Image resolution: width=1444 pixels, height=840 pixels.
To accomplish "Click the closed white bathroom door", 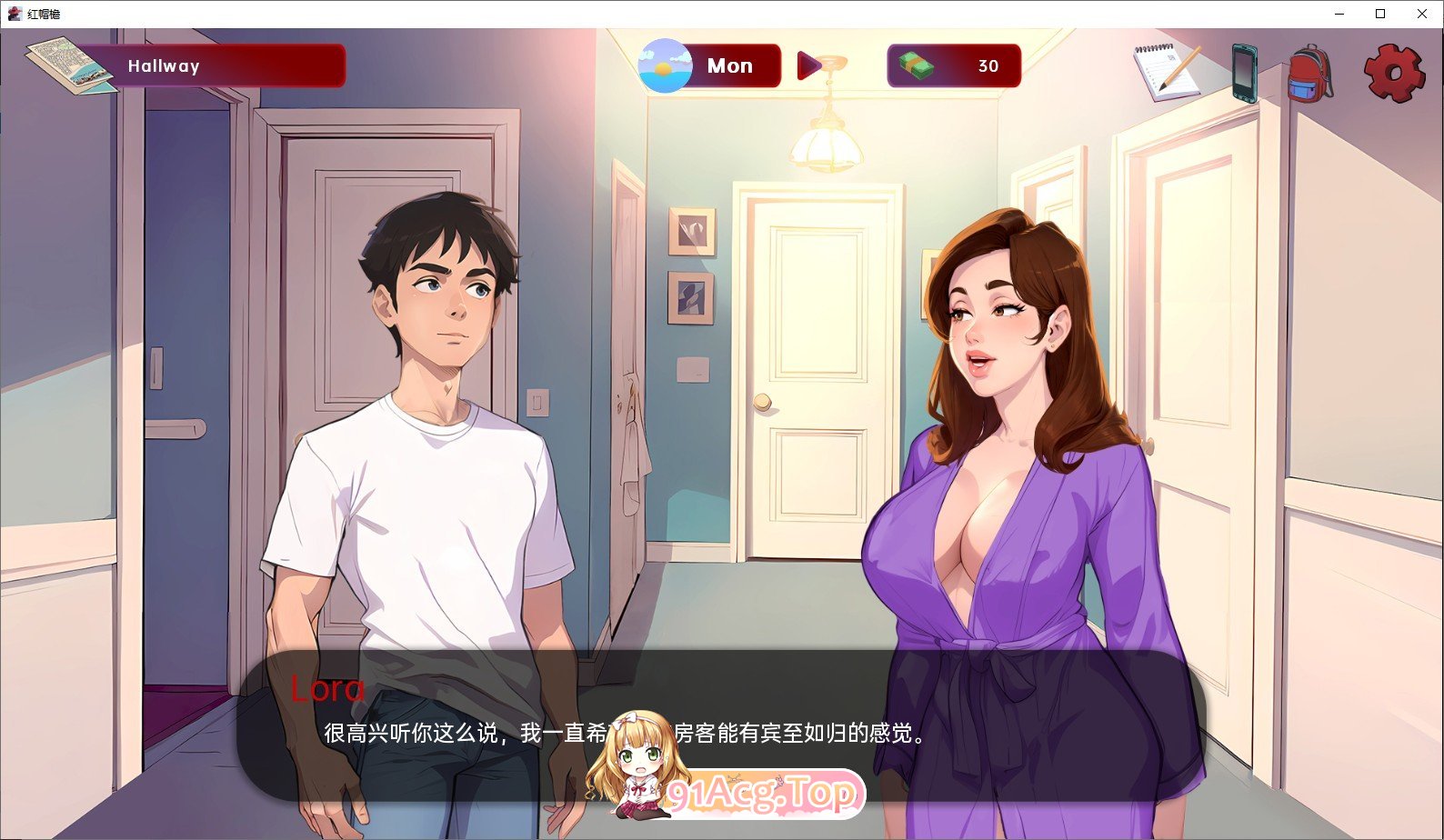I will point(809,382).
